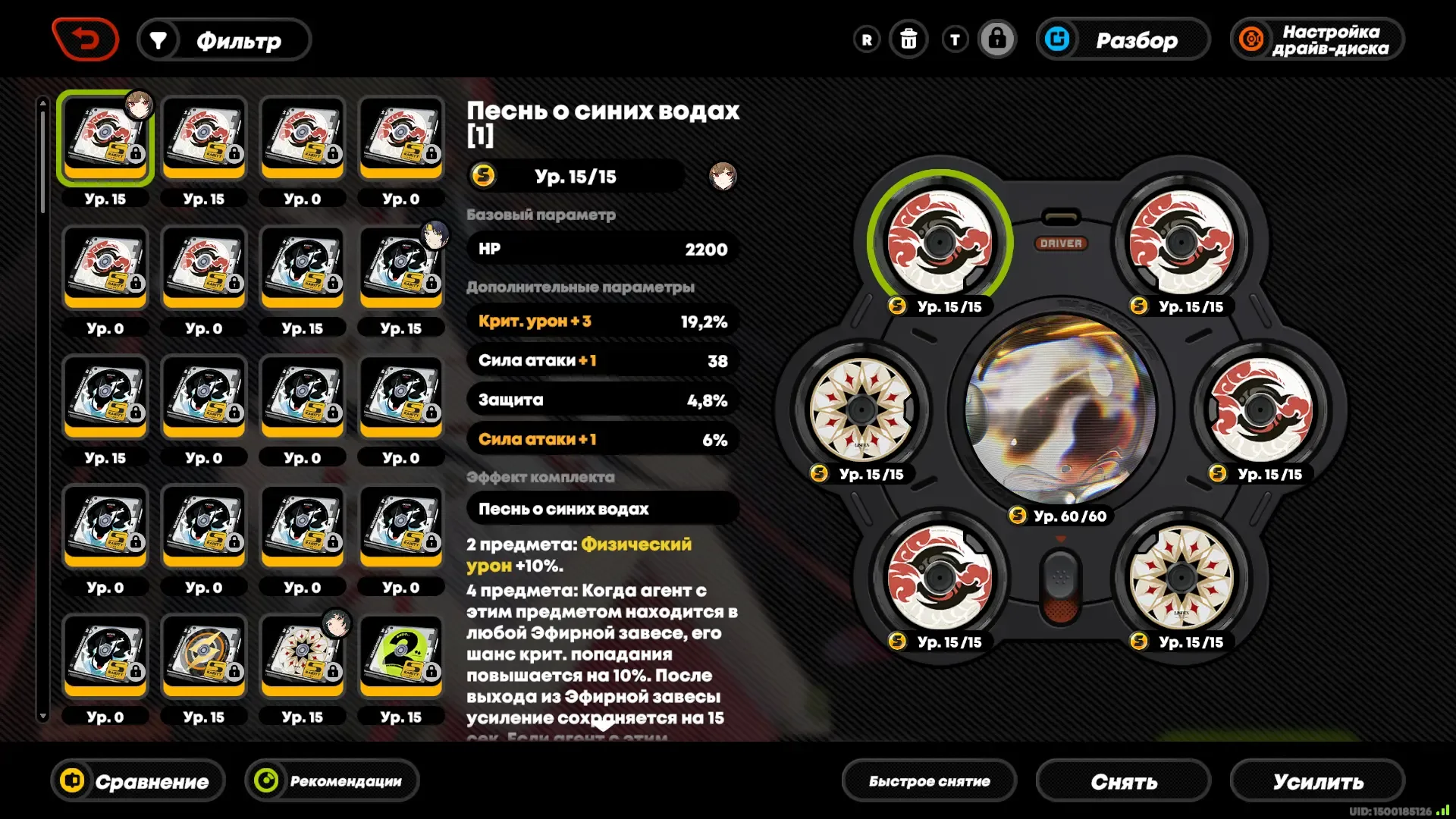Open the Разбор dismantle menu
The width and height of the screenshot is (1456, 819).
click(1122, 40)
